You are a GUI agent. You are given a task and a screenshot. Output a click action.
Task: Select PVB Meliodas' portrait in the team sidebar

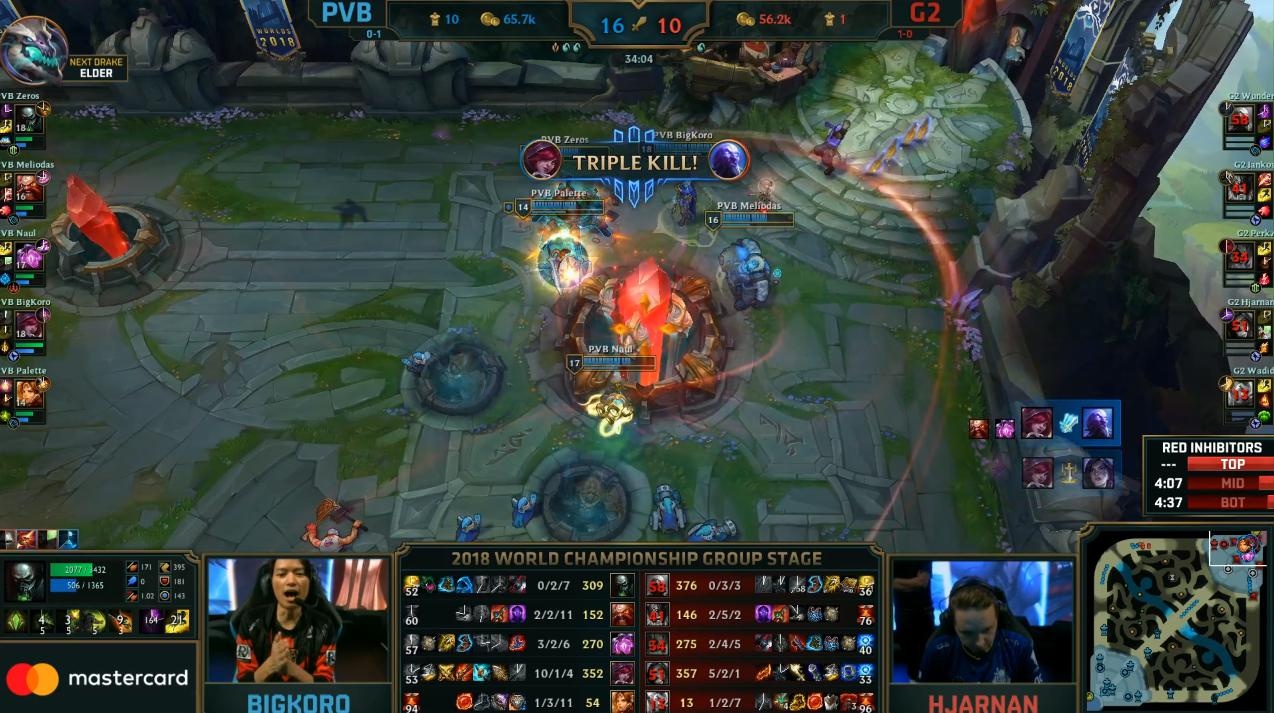29,188
